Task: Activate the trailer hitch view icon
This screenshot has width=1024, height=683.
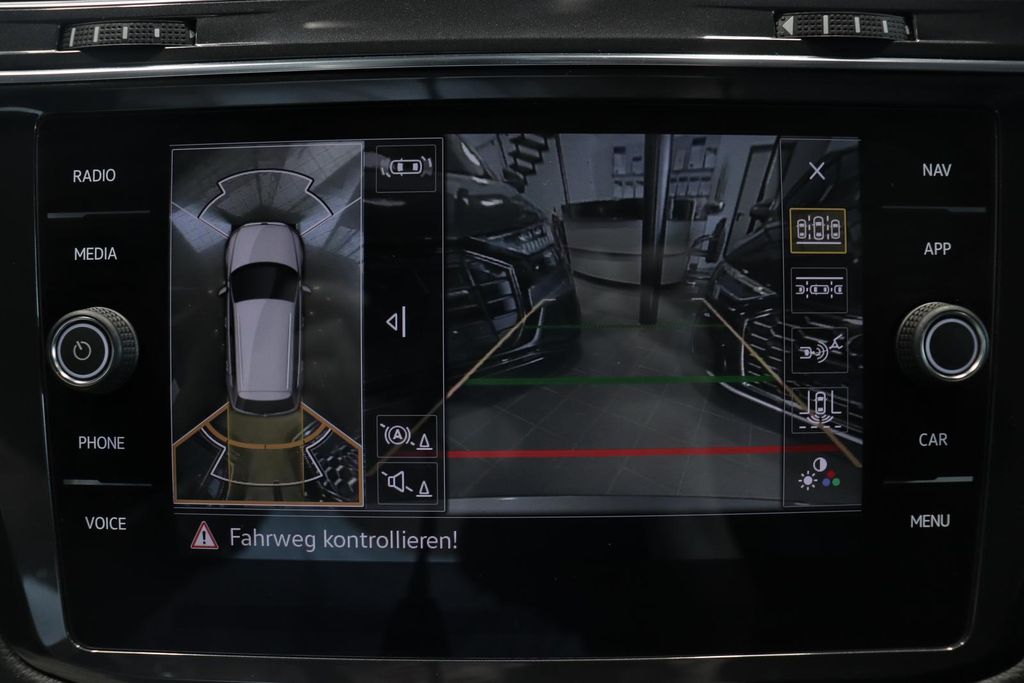Action: pos(818,350)
